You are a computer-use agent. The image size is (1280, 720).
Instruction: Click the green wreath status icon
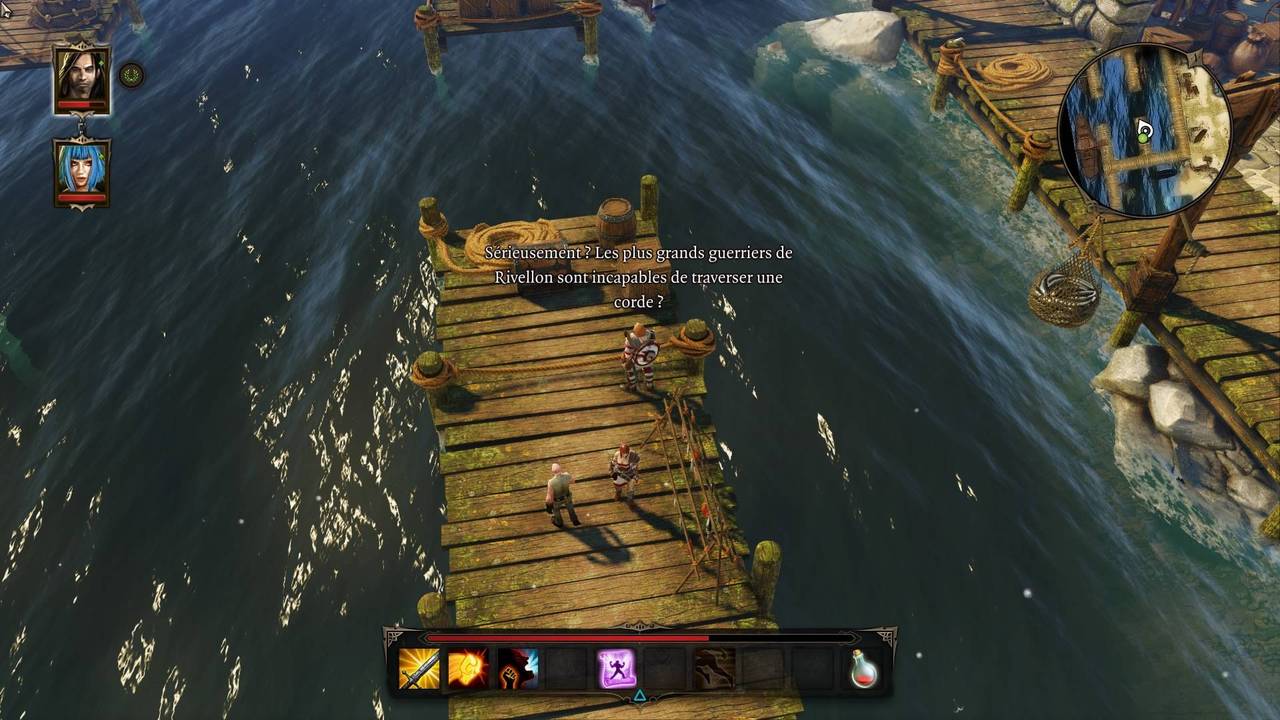click(x=131, y=75)
